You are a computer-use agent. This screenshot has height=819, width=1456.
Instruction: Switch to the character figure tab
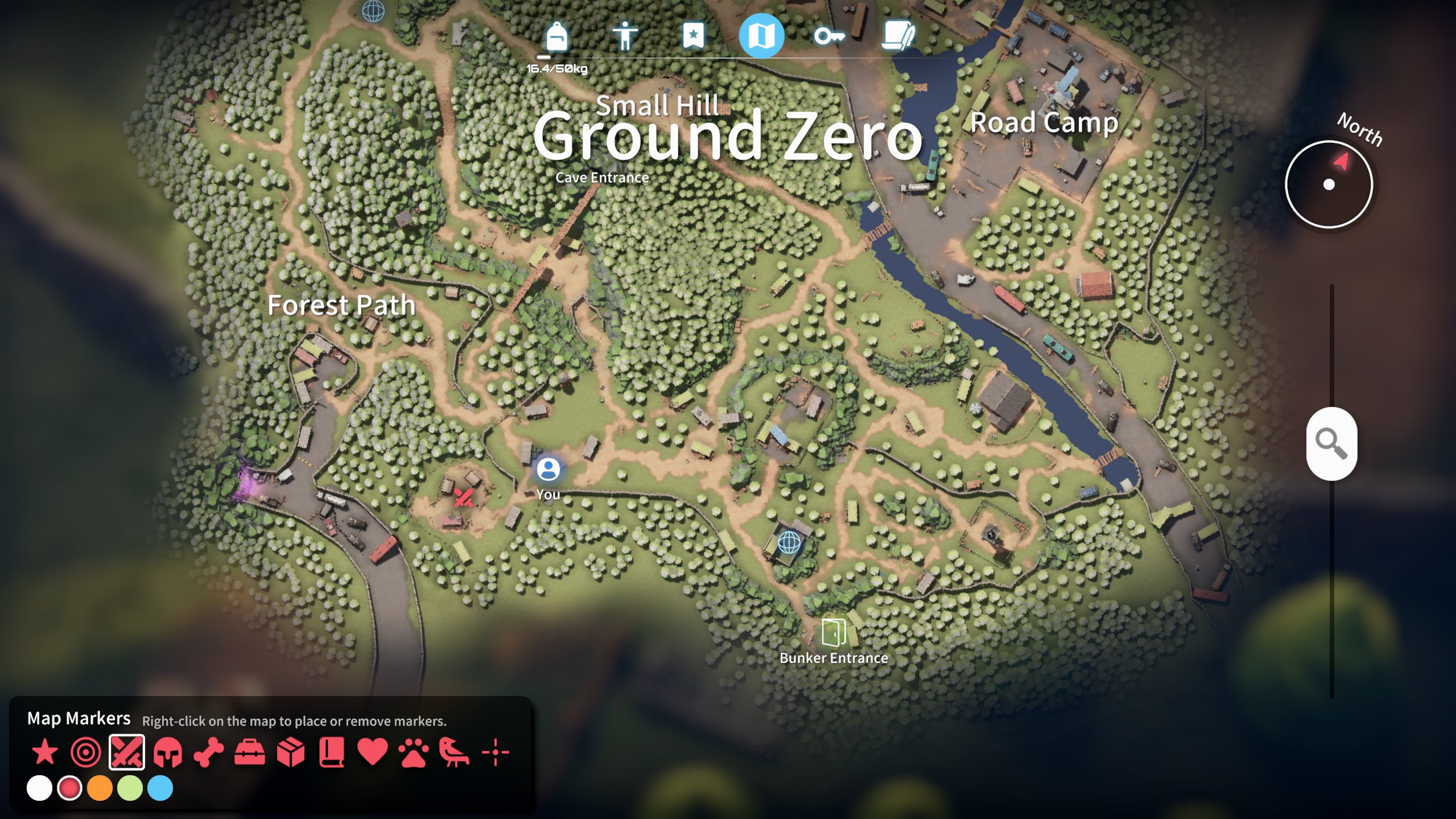click(625, 37)
